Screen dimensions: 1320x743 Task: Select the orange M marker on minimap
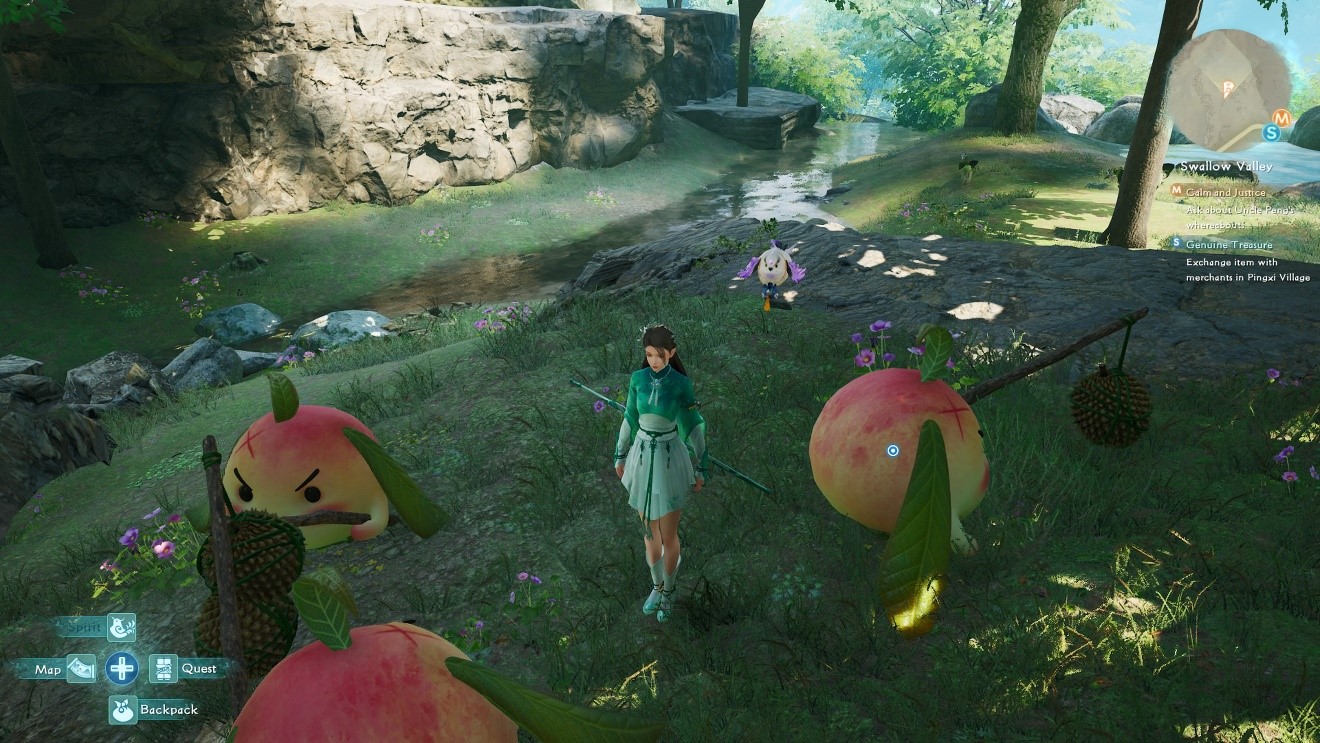click(x=1284, y=116)
